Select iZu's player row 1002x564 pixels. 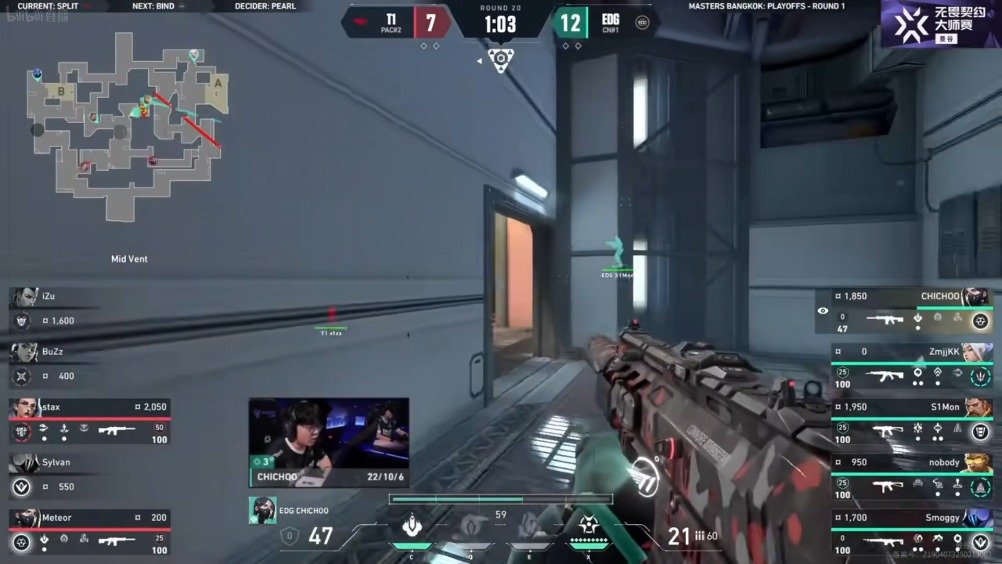click(x=90, y=309)
